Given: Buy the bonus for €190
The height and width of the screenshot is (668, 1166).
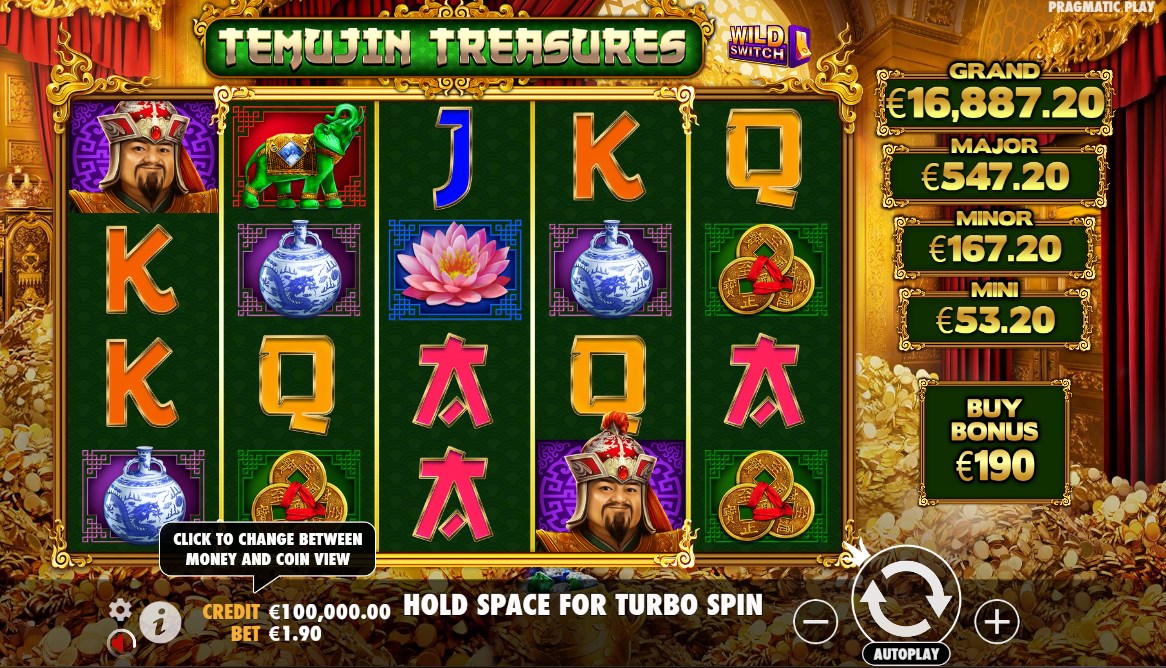Looking at the screenshot, I should tap(993, 442).
